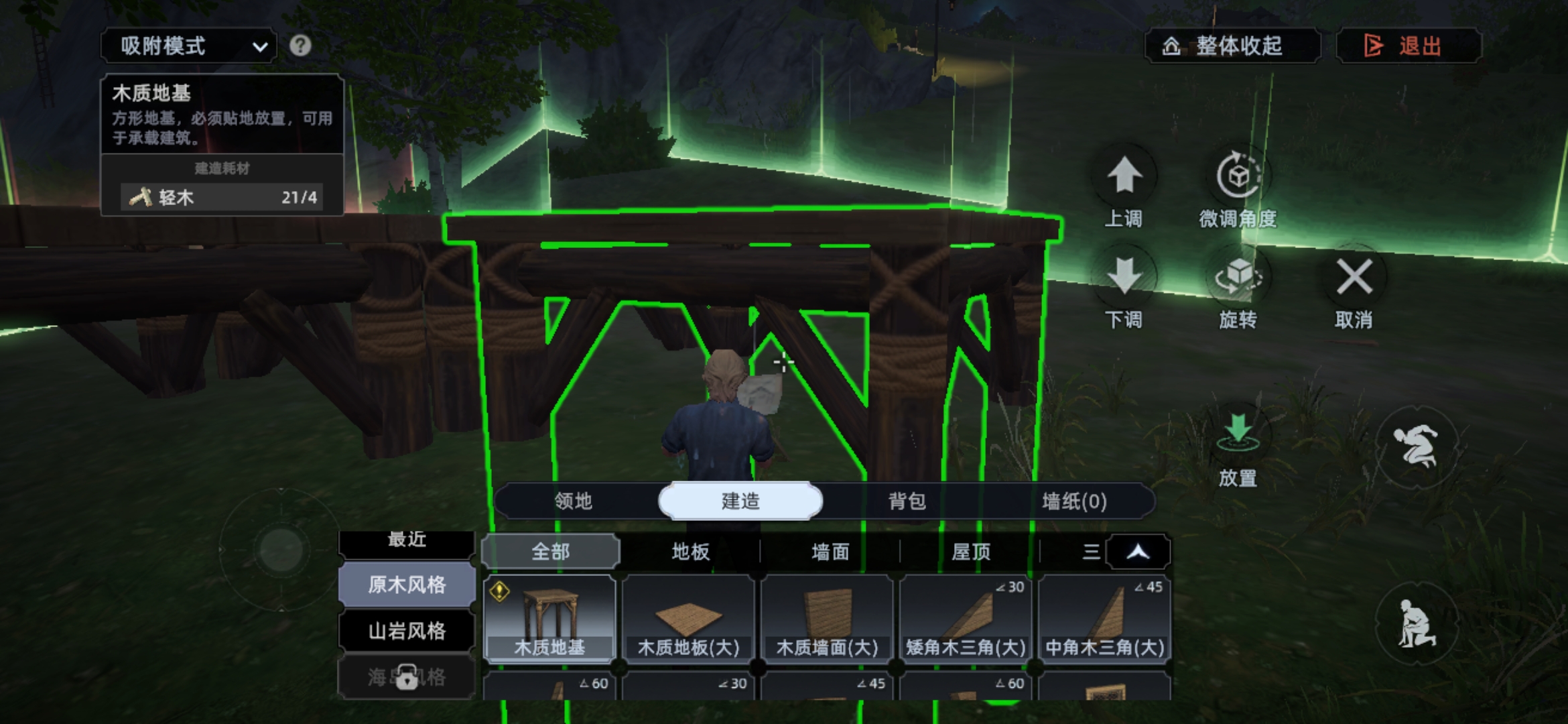
Task: Switch to the 领地 tab
Action: 574,501
